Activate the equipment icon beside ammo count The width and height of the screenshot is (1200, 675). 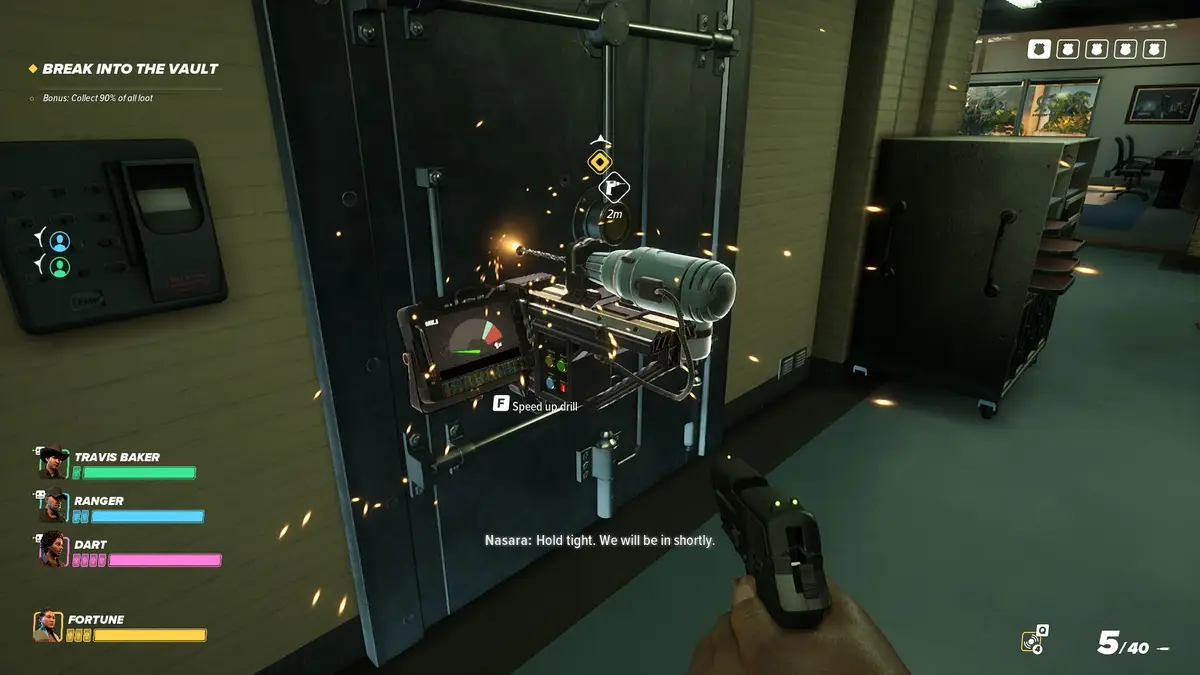[x=1034, y=640]
